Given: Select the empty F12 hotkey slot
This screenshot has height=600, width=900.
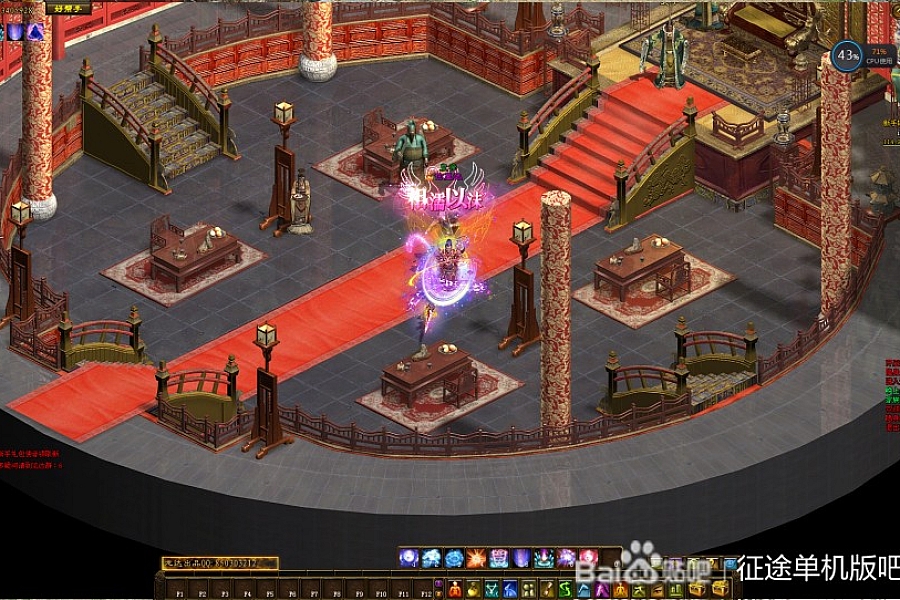Looking at the screenshot, I should coord(424,589).
